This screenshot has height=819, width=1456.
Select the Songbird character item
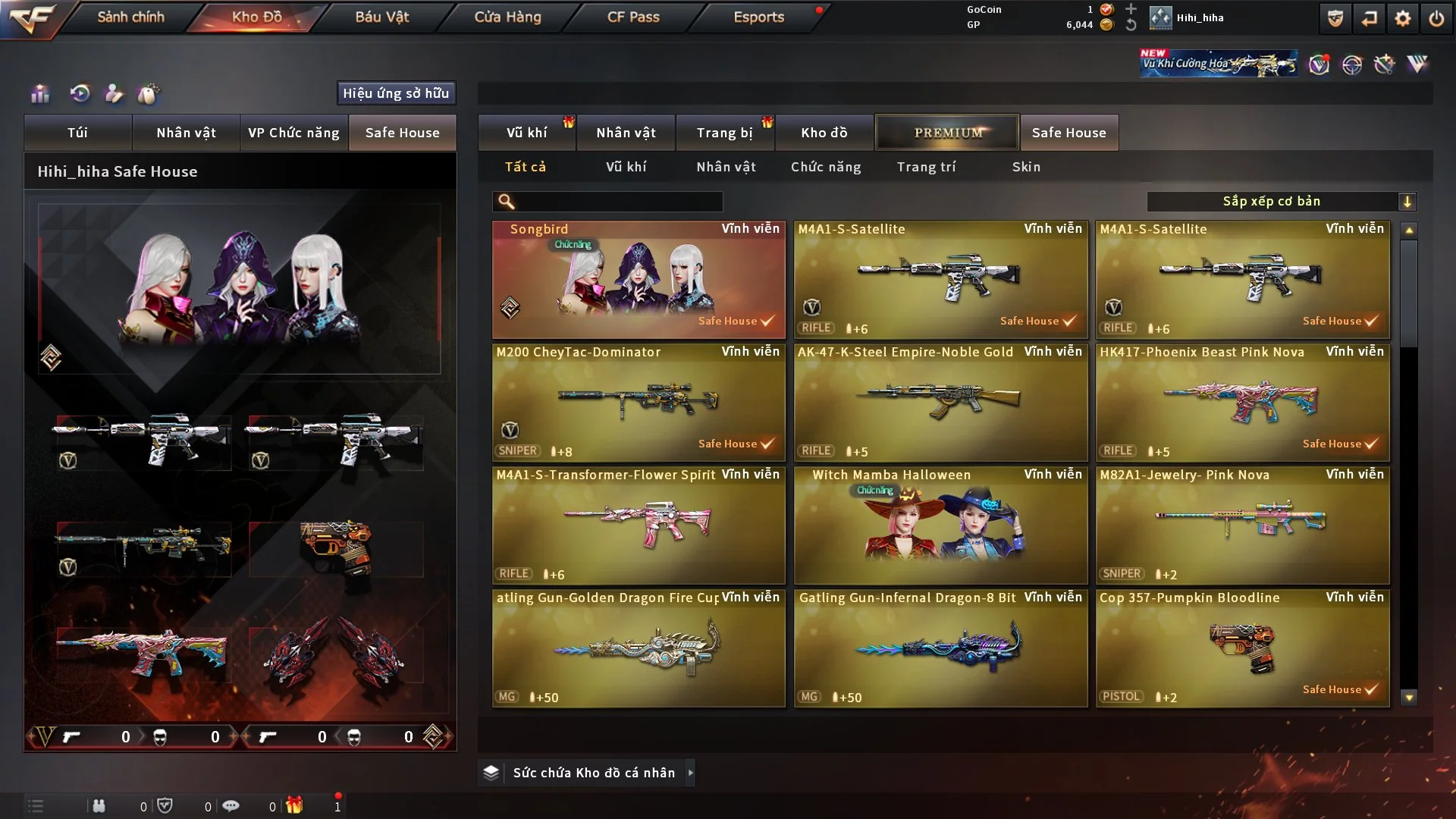pyautogui.click(x=639, y=279)
